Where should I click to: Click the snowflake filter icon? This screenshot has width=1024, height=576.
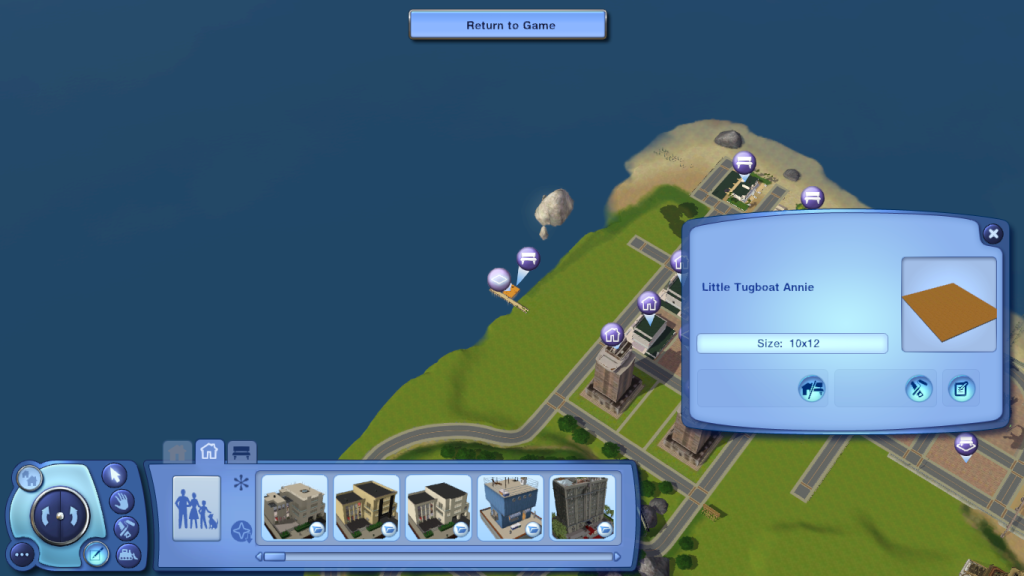pos(240,484)
